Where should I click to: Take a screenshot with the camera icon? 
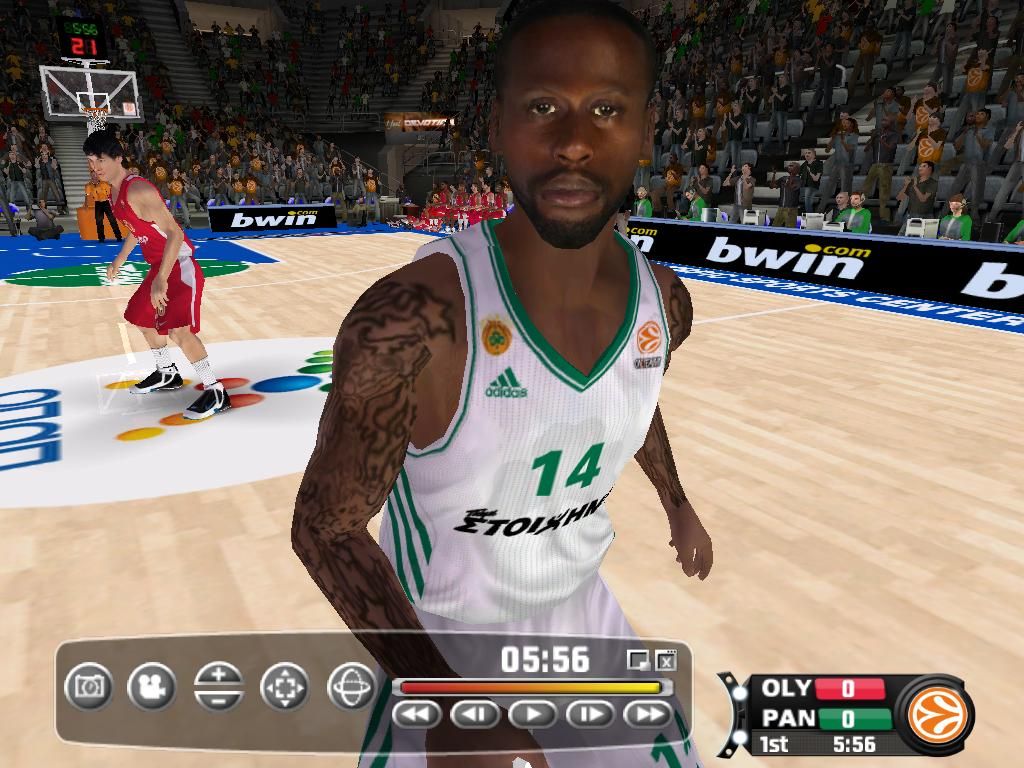click(89, 687)
